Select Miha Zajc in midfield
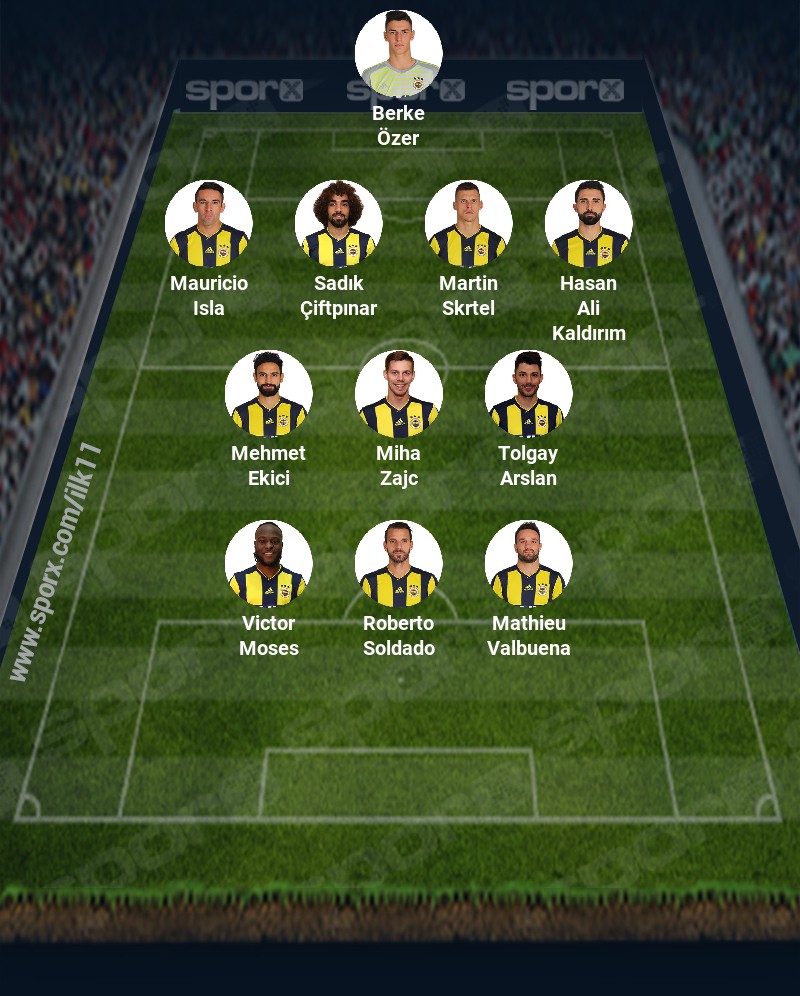This screenshot has width=800, height=996. 398,394
